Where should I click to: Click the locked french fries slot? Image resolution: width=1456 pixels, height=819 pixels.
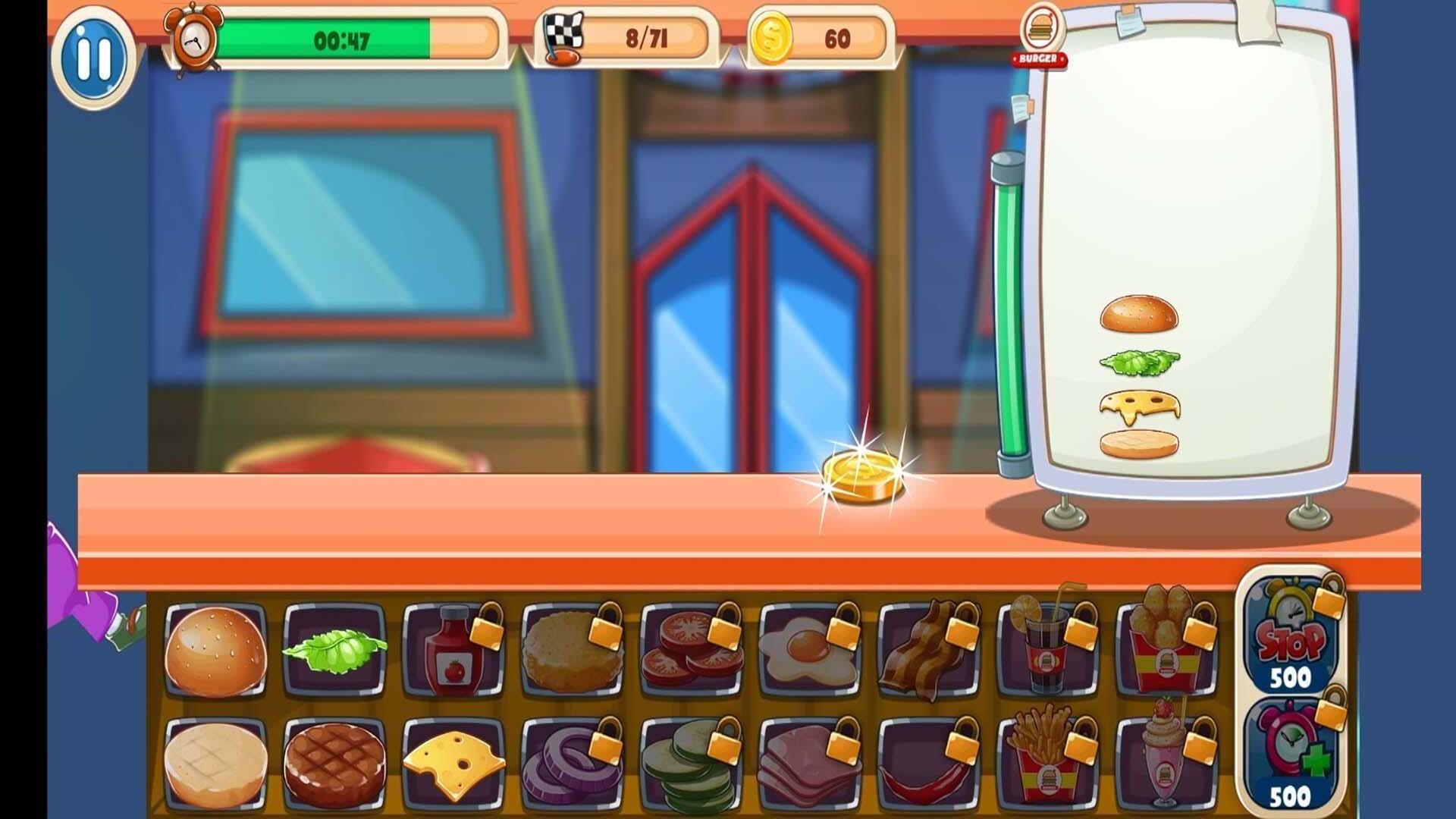1047,764
